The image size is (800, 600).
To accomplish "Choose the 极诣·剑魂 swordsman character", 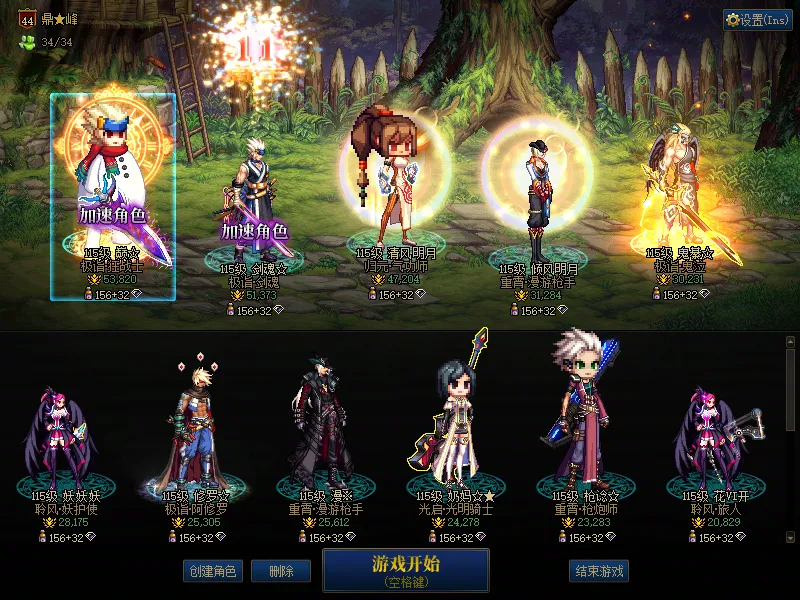I will pyautogui.click(x=254, y=200).
